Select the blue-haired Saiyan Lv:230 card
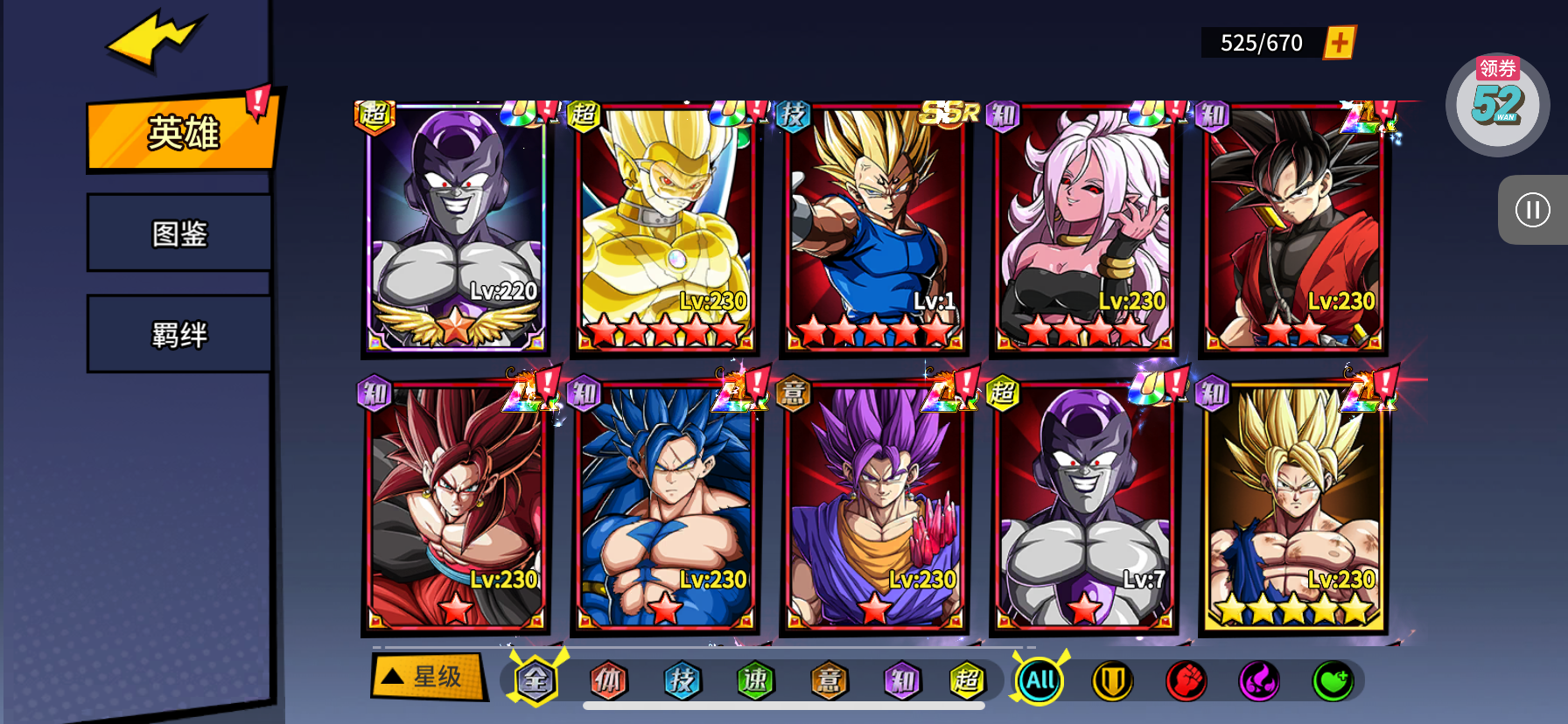The width and height of the screenshot is (1568, 724). (664, 507)
